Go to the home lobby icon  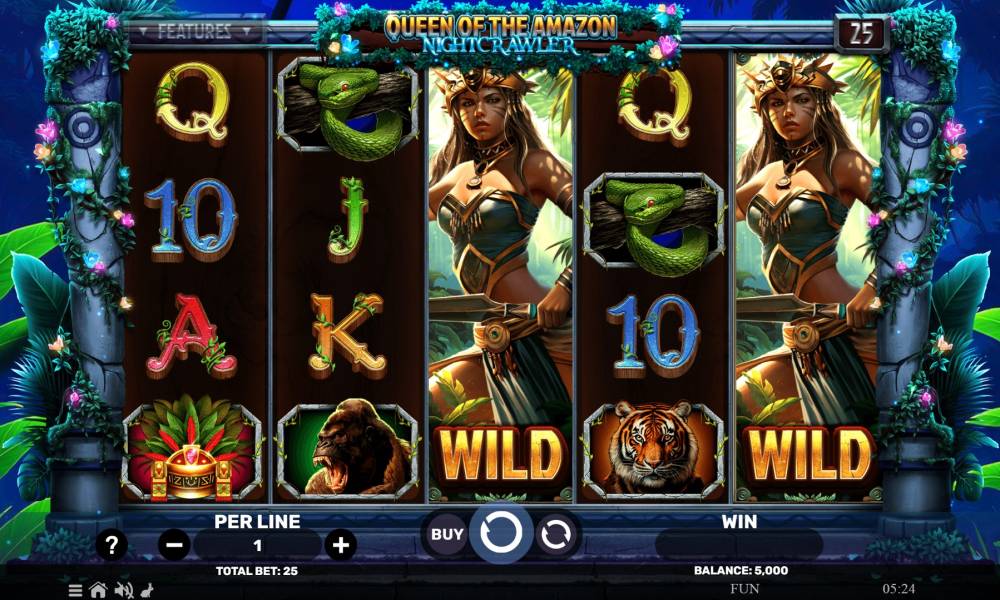point(99,590)
